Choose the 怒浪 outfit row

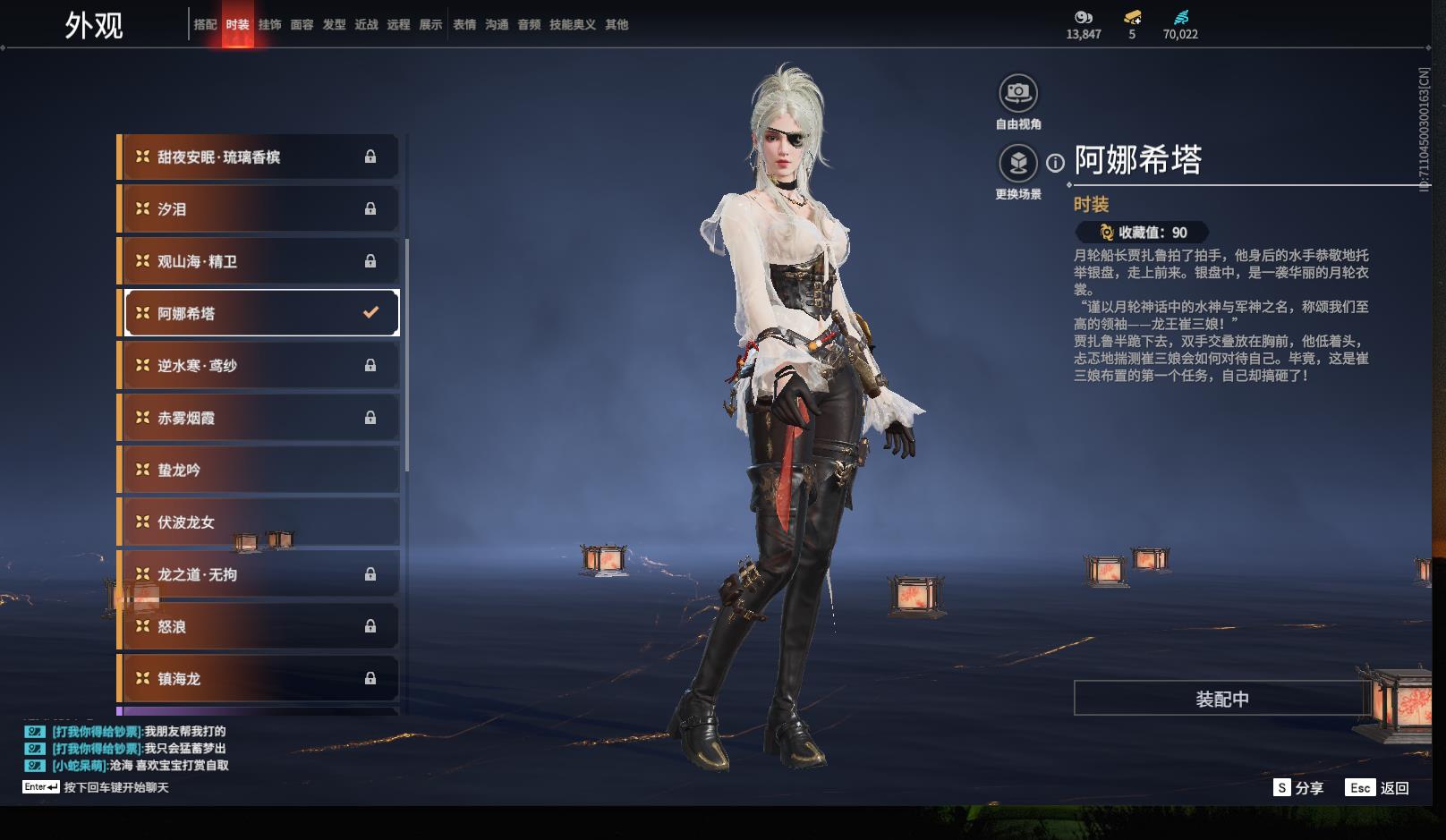coord(258,627)
